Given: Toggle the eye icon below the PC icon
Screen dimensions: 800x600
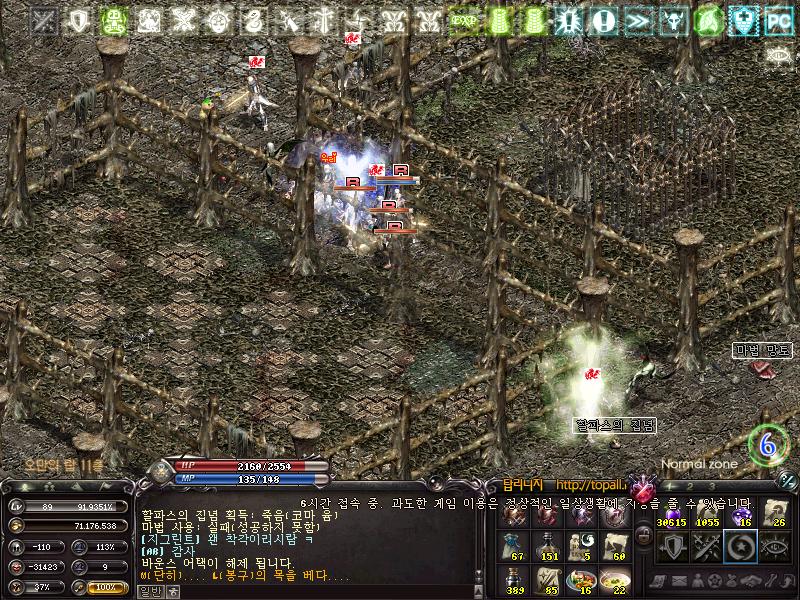Looking at the screenshot, I should coord(778,53).
